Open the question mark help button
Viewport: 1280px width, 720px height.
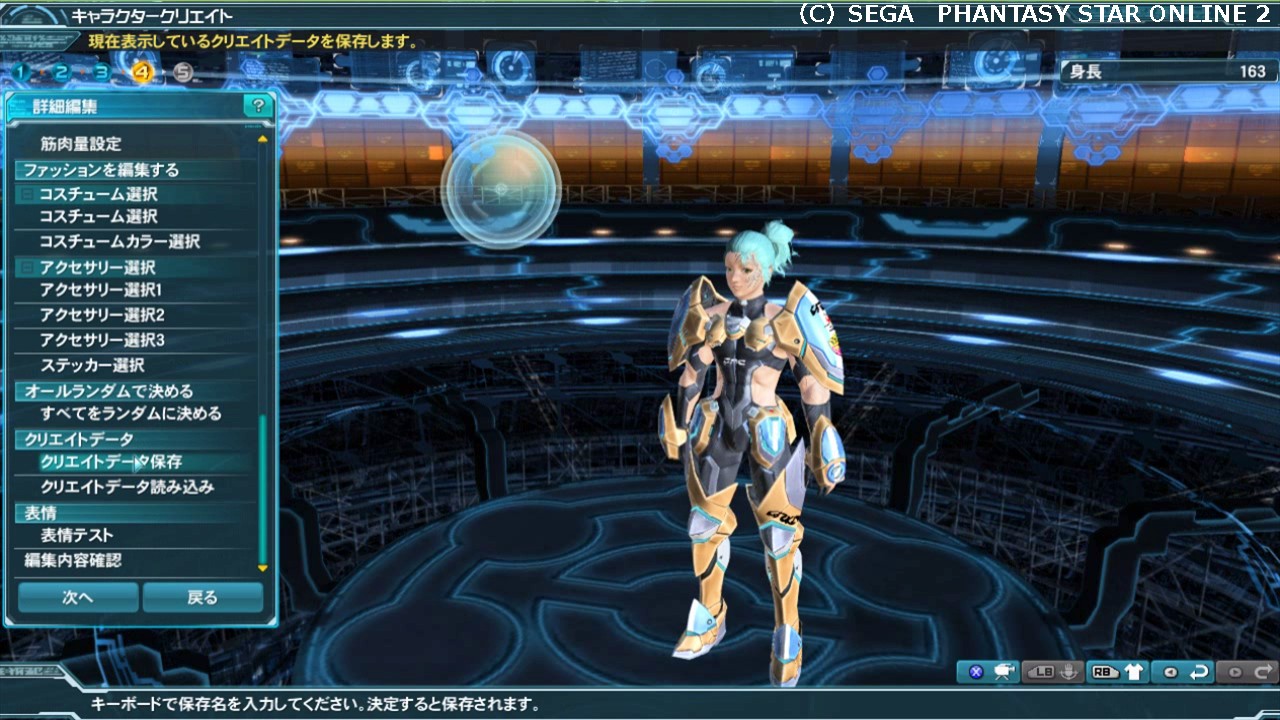point(258,106)
